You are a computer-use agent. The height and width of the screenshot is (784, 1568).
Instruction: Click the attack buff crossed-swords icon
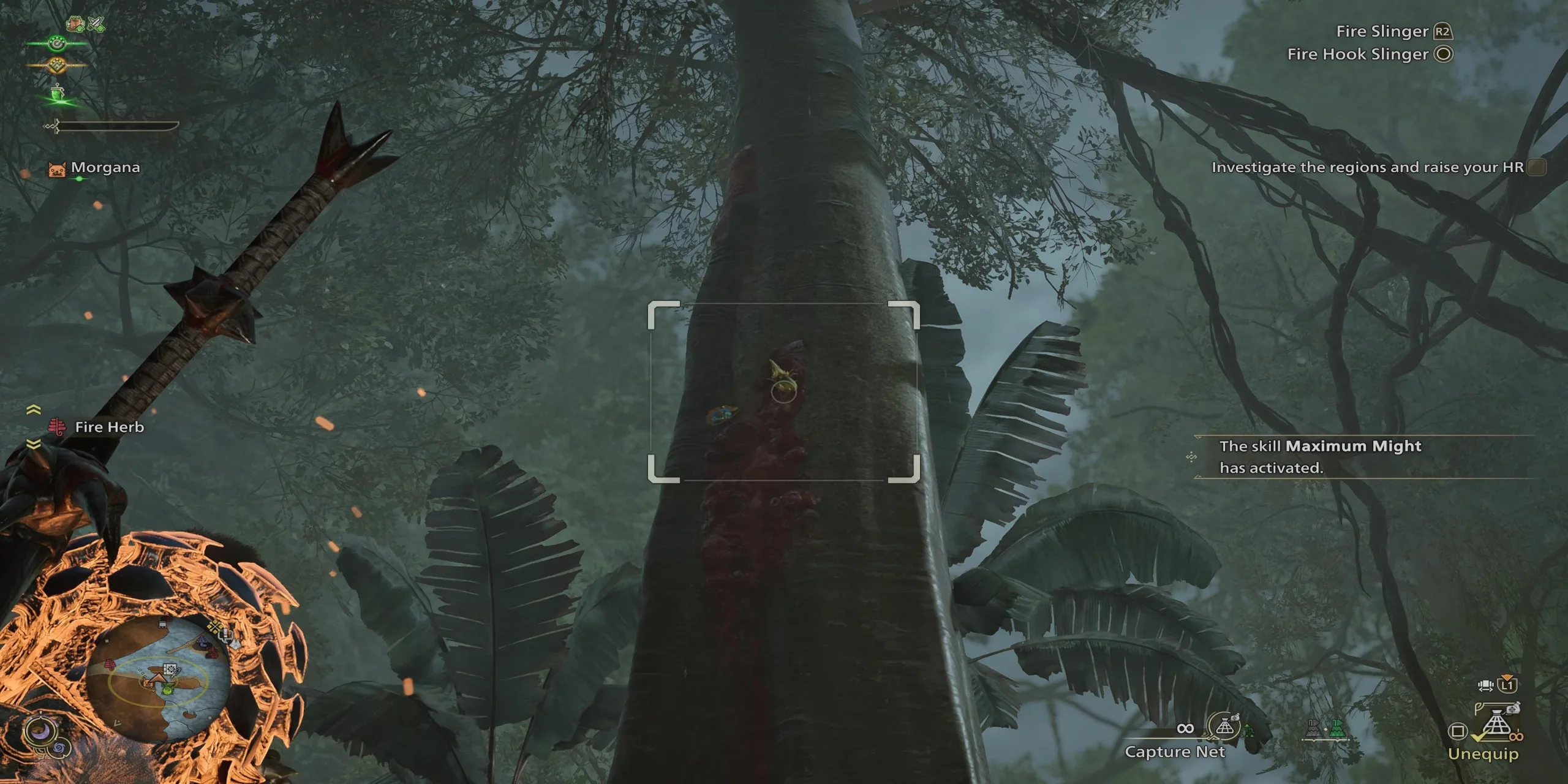[96, 24]
